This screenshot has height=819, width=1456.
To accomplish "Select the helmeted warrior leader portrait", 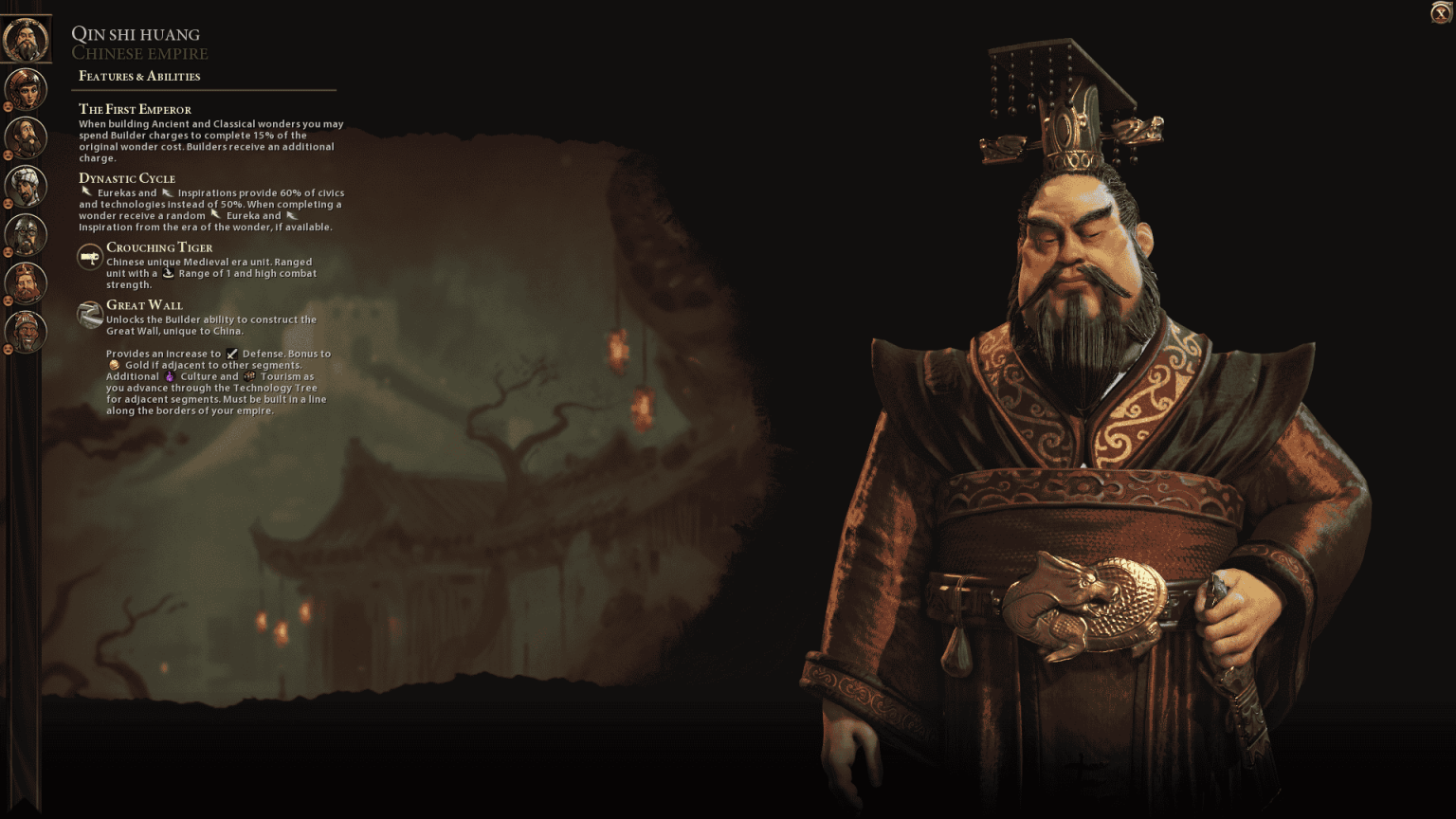I will click(27, 236).
